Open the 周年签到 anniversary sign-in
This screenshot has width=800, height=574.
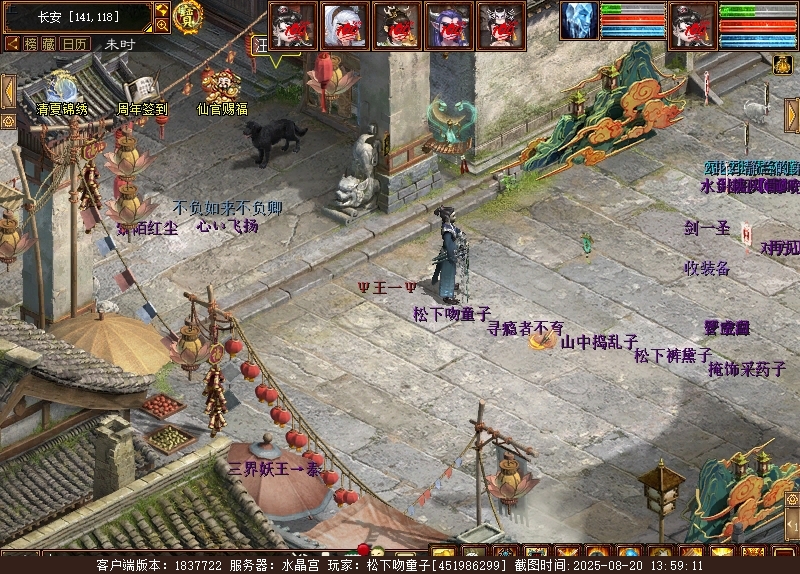[x=142, y=88]
